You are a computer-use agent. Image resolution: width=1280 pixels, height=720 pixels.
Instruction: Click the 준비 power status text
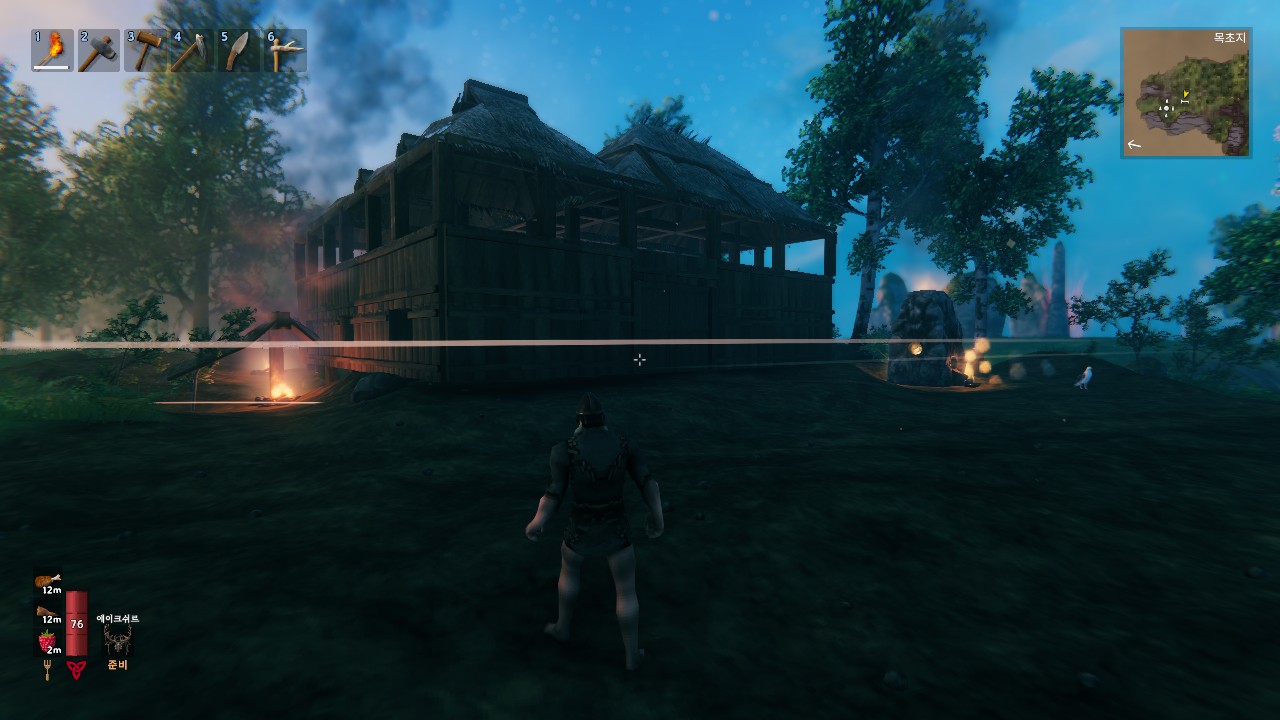click(117, 664)
